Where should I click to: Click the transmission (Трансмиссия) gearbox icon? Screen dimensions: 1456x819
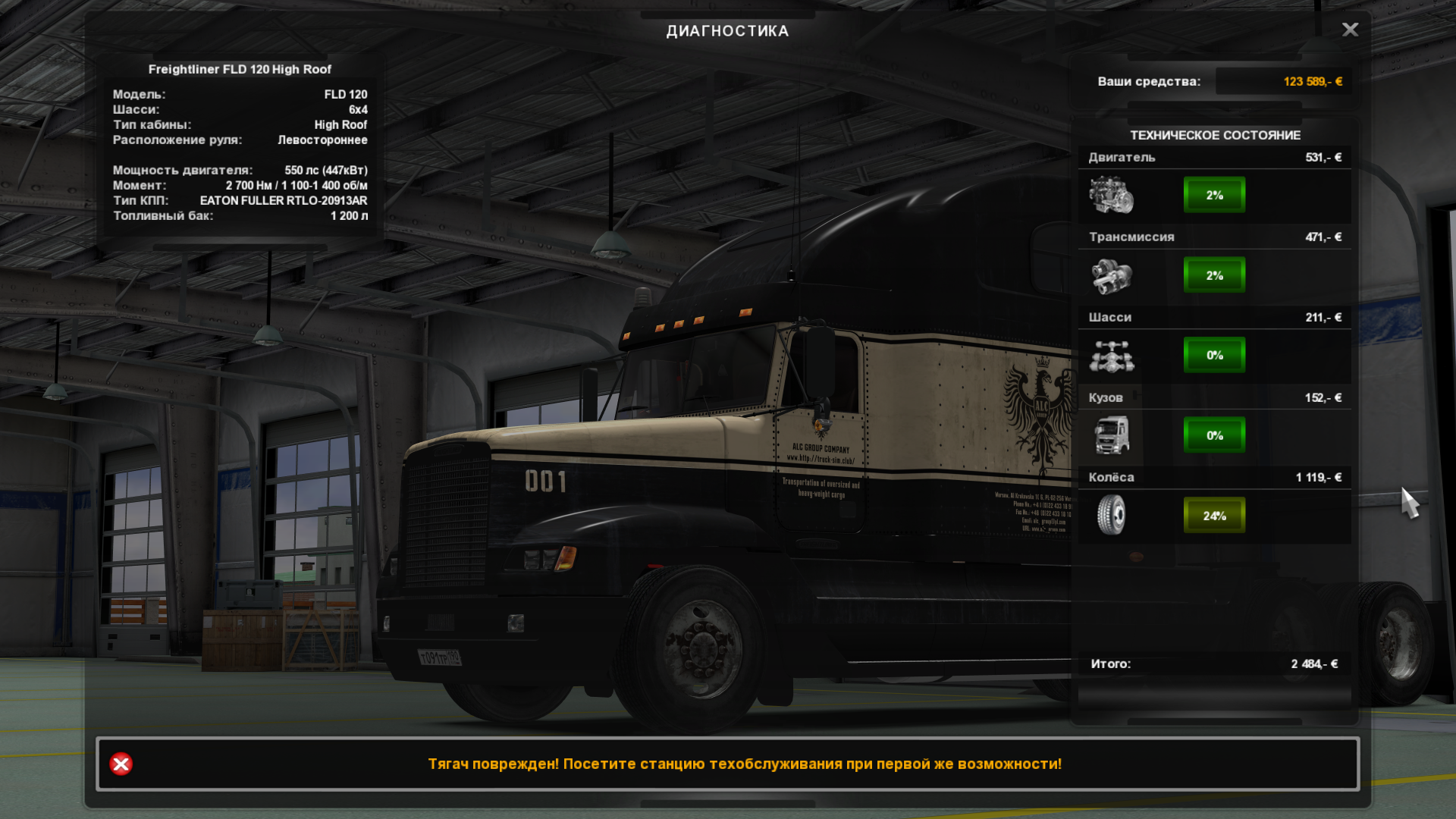point(1111,275)
